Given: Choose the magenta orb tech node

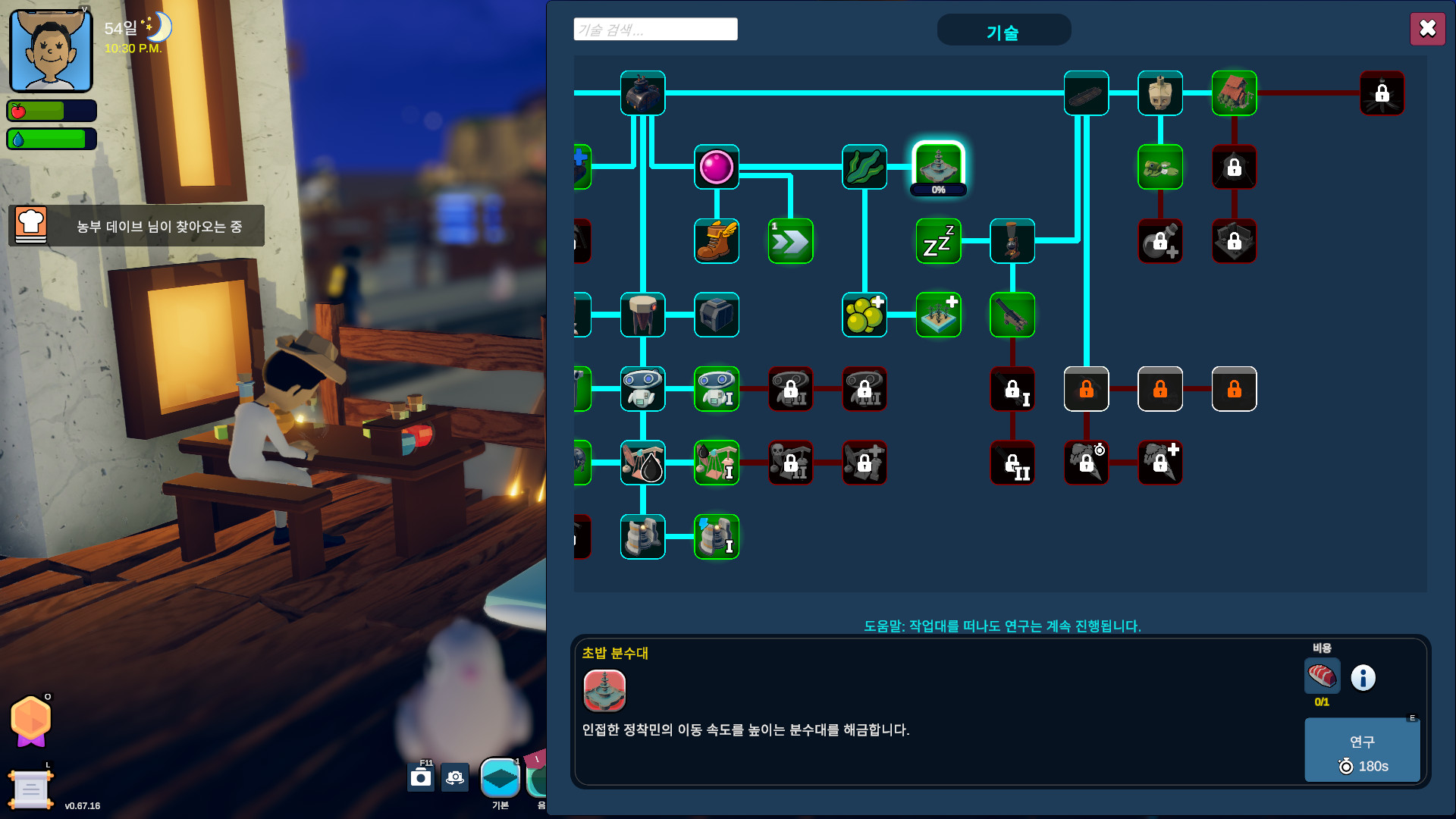Looking at the screenshot, I should click(x=717, y=167).
